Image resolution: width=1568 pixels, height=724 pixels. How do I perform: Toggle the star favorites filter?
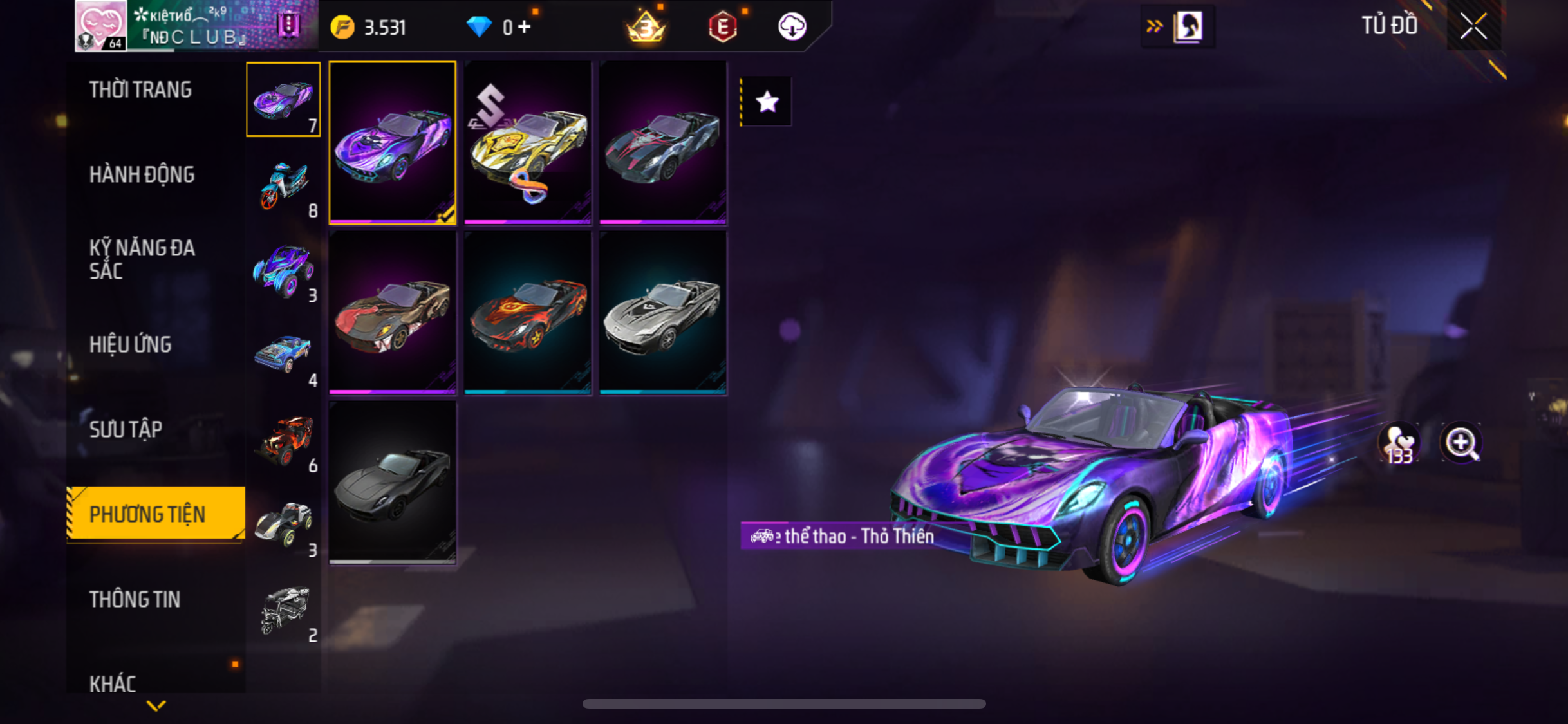click(x=767, y=102)
